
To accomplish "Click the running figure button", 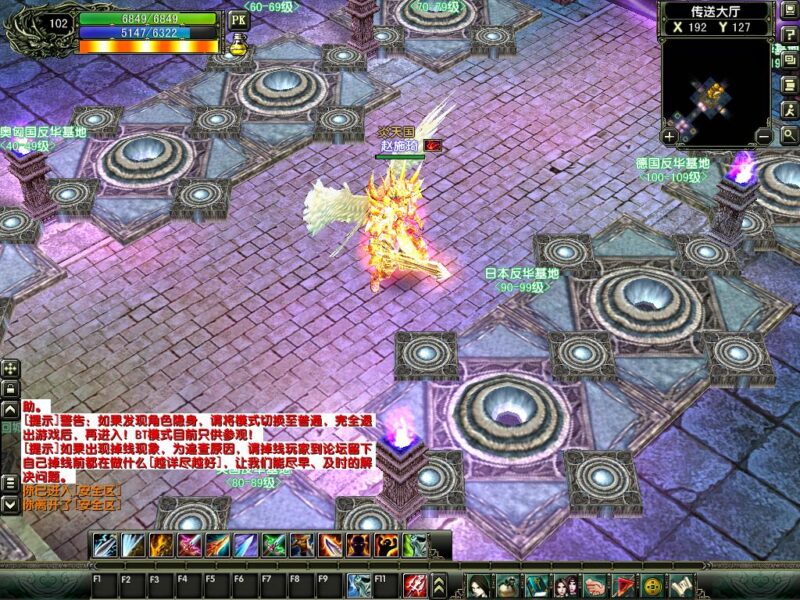I will point(790,110).
